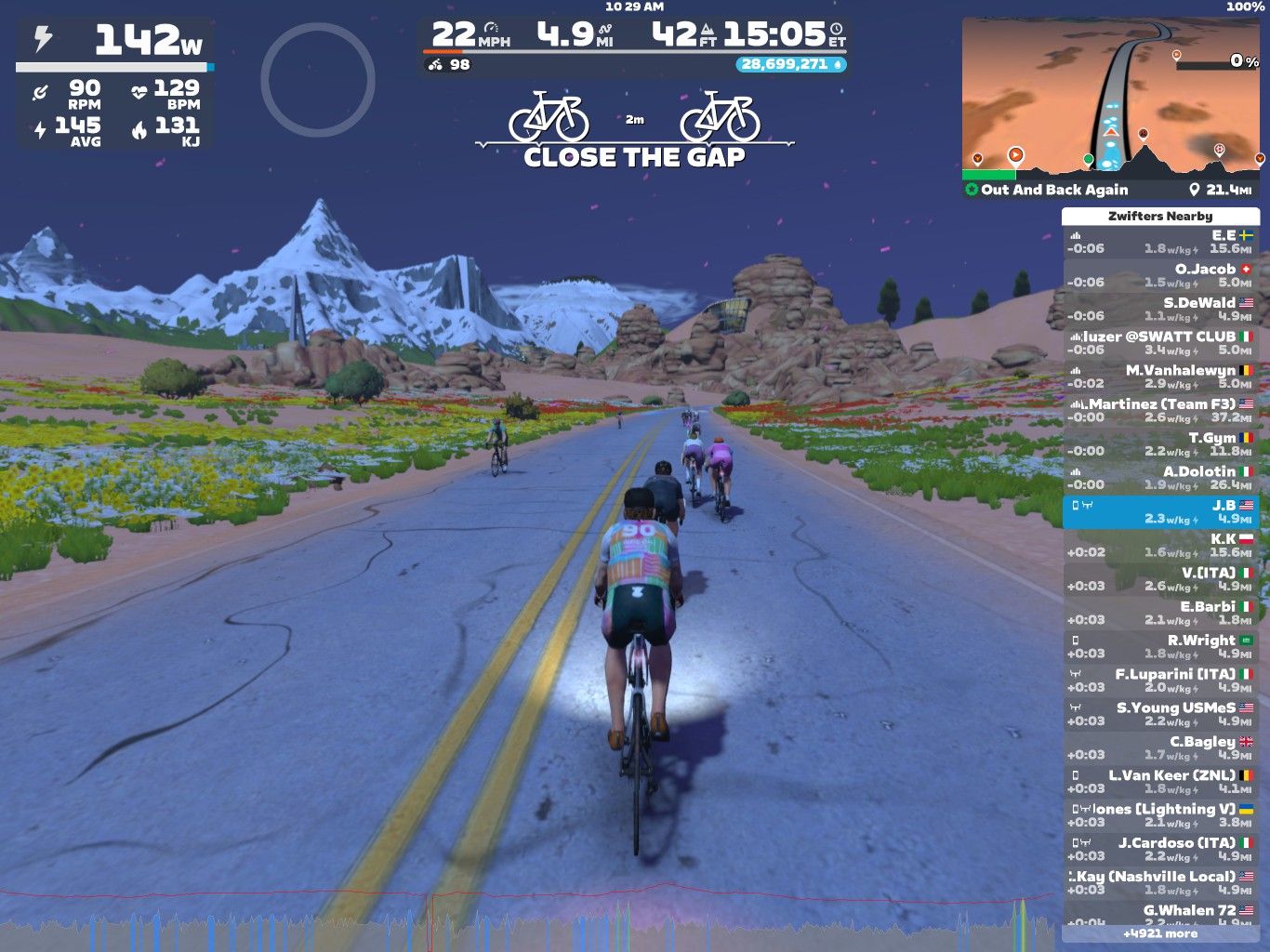Choose the A.Dolotin rider entry

click(x=1160, y=478)
